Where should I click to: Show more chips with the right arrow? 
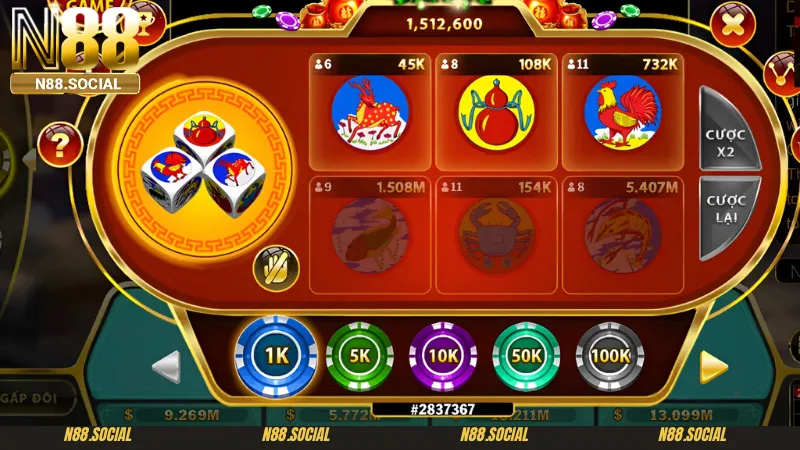(713, 366)
